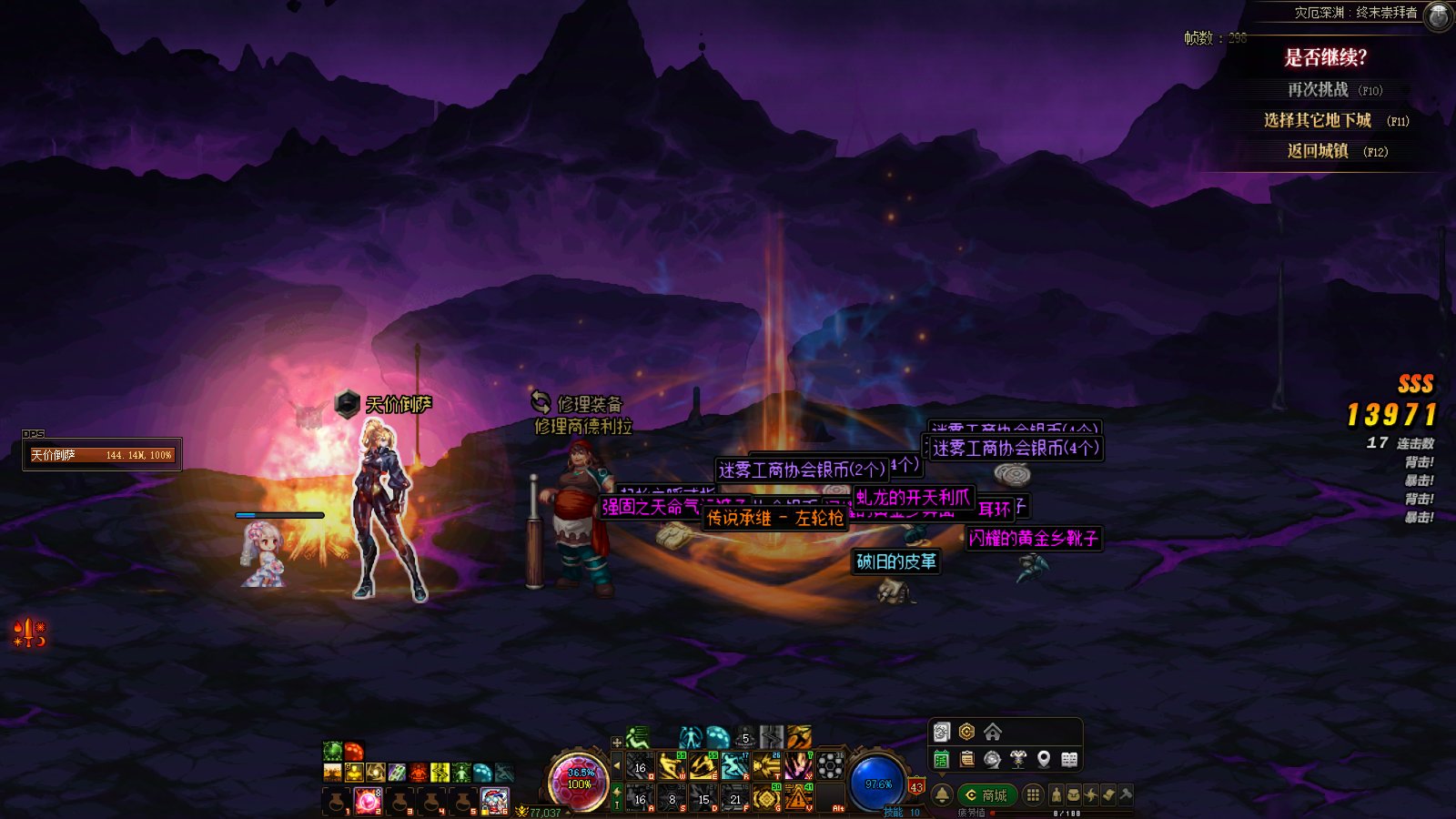Click the notification bell icon
The width and height of the screenshot is (1456, 819).
[x=943, y=794]
